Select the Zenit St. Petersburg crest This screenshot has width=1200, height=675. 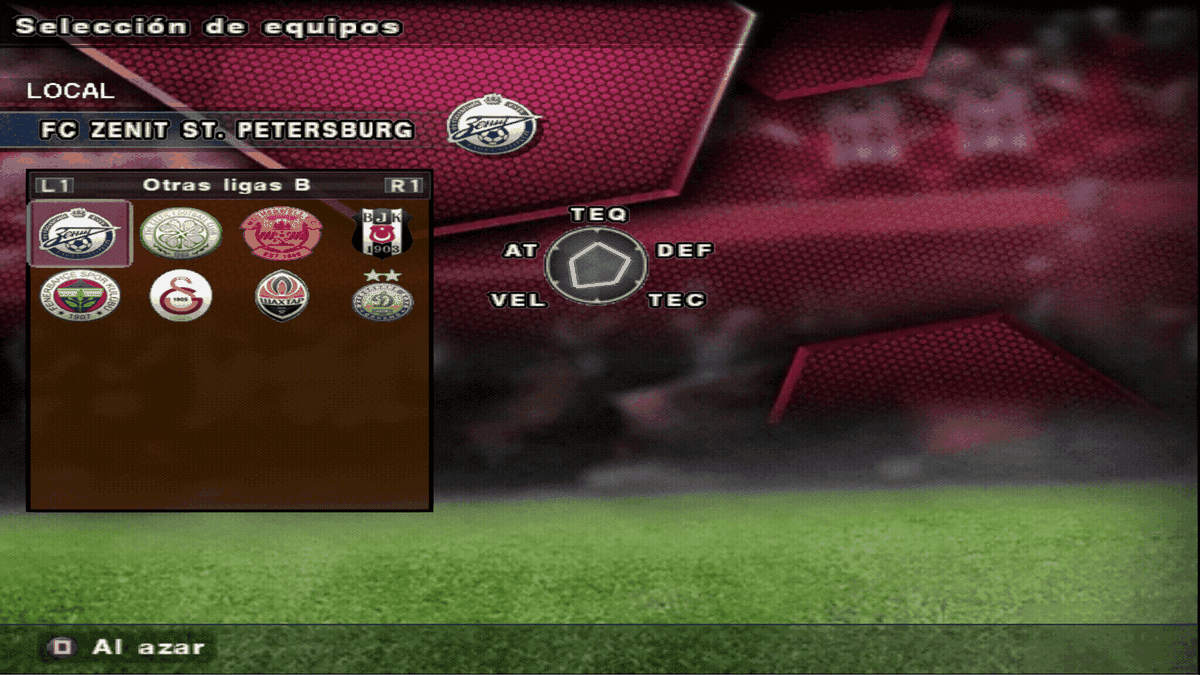pyautogui.click(x=80, y=235)
